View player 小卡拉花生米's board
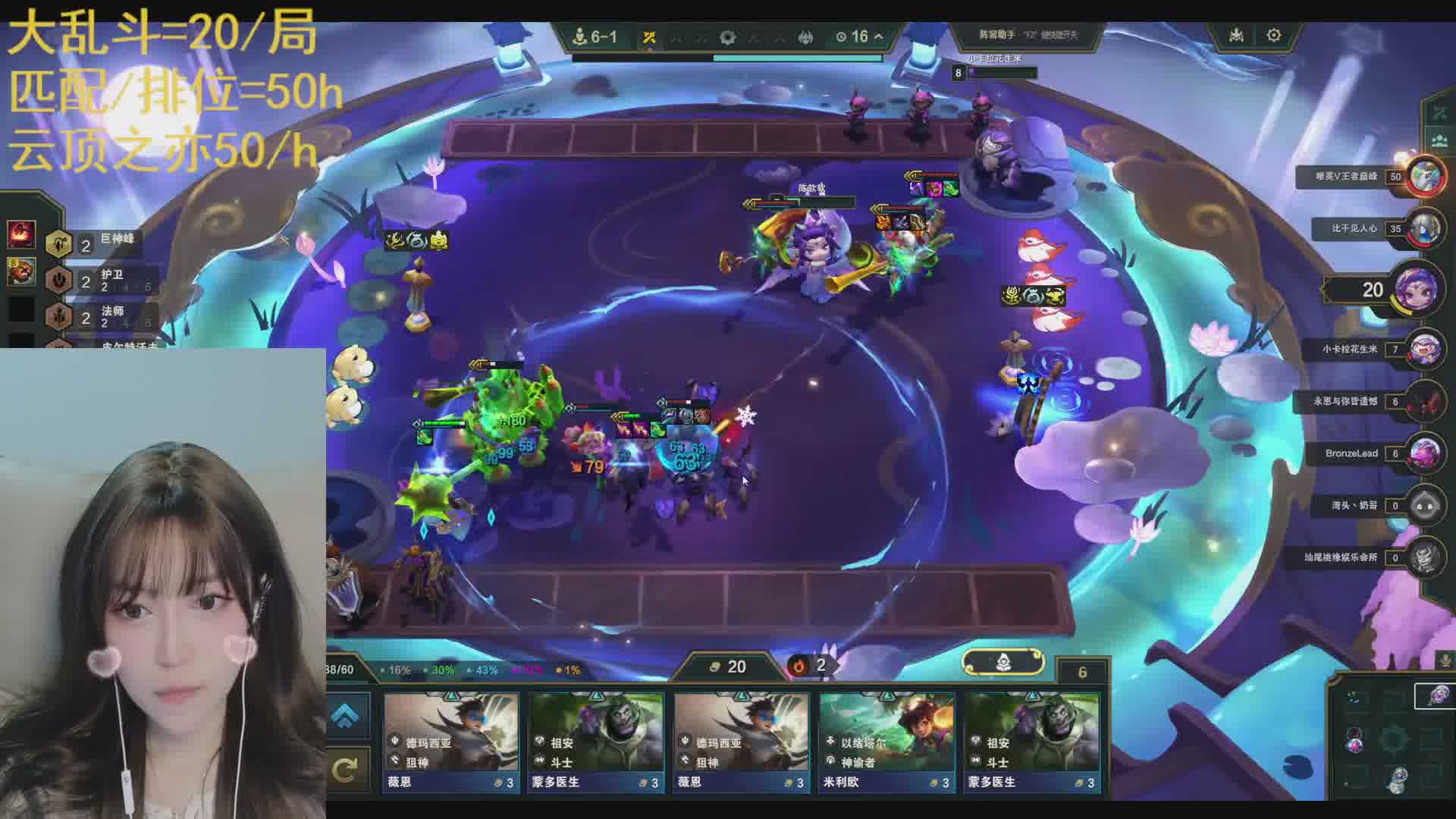 point(1425,350)
